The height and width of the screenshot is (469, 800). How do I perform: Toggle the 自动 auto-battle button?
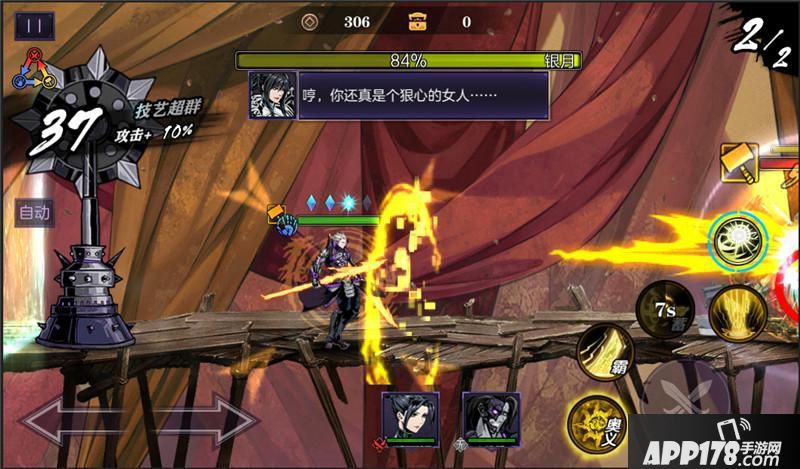pyautogui.click(x=35, y=212)
